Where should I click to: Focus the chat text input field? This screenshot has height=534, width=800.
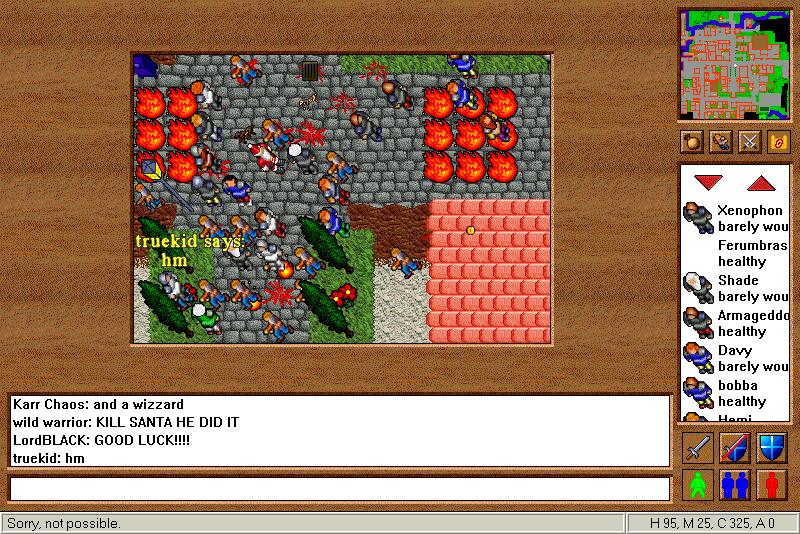coord(339,488)
